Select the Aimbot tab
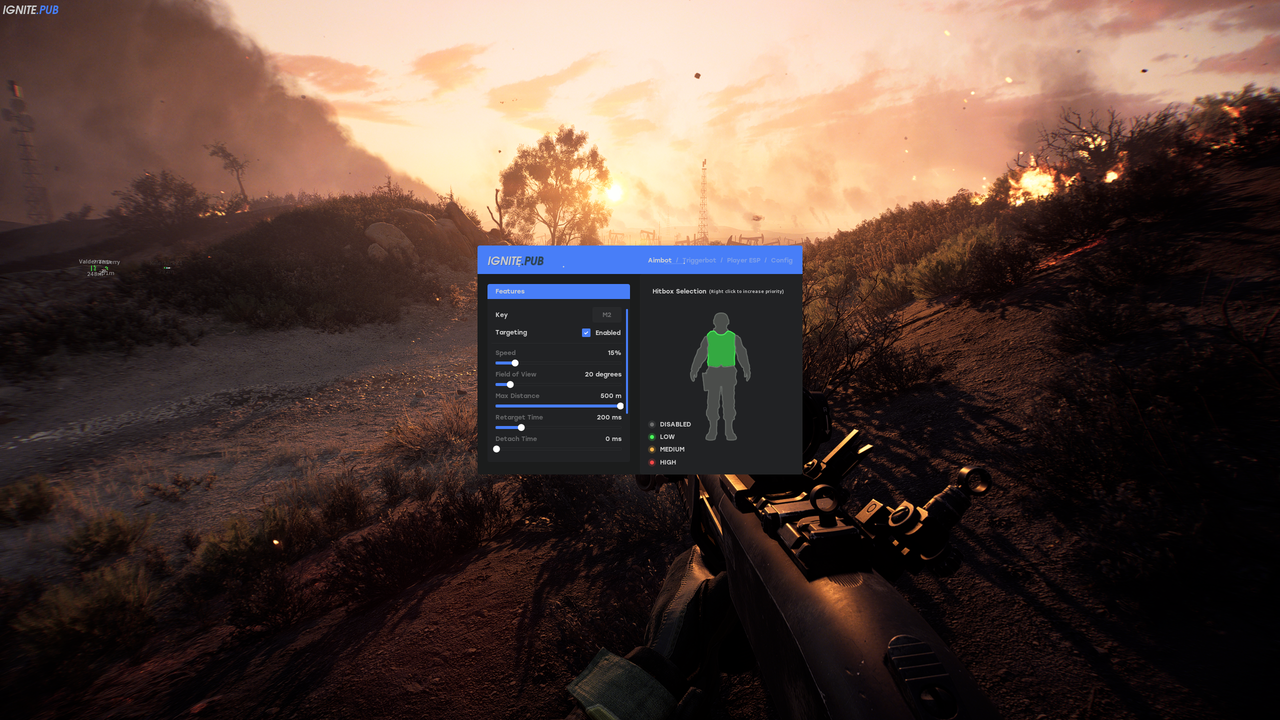The image size is (1280, 720). tap(659, 260)
